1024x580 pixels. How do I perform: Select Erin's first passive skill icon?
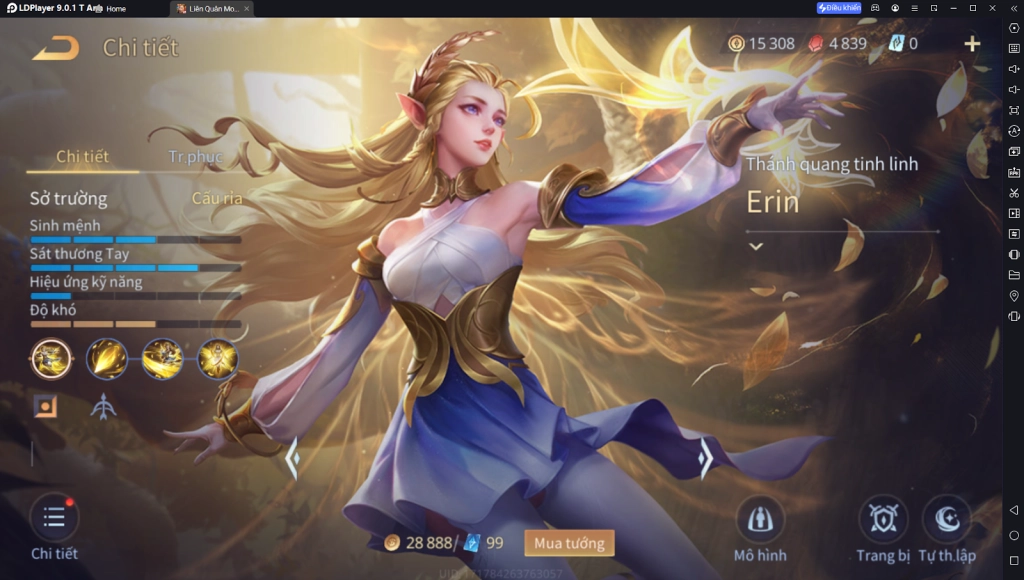[51, 359]
